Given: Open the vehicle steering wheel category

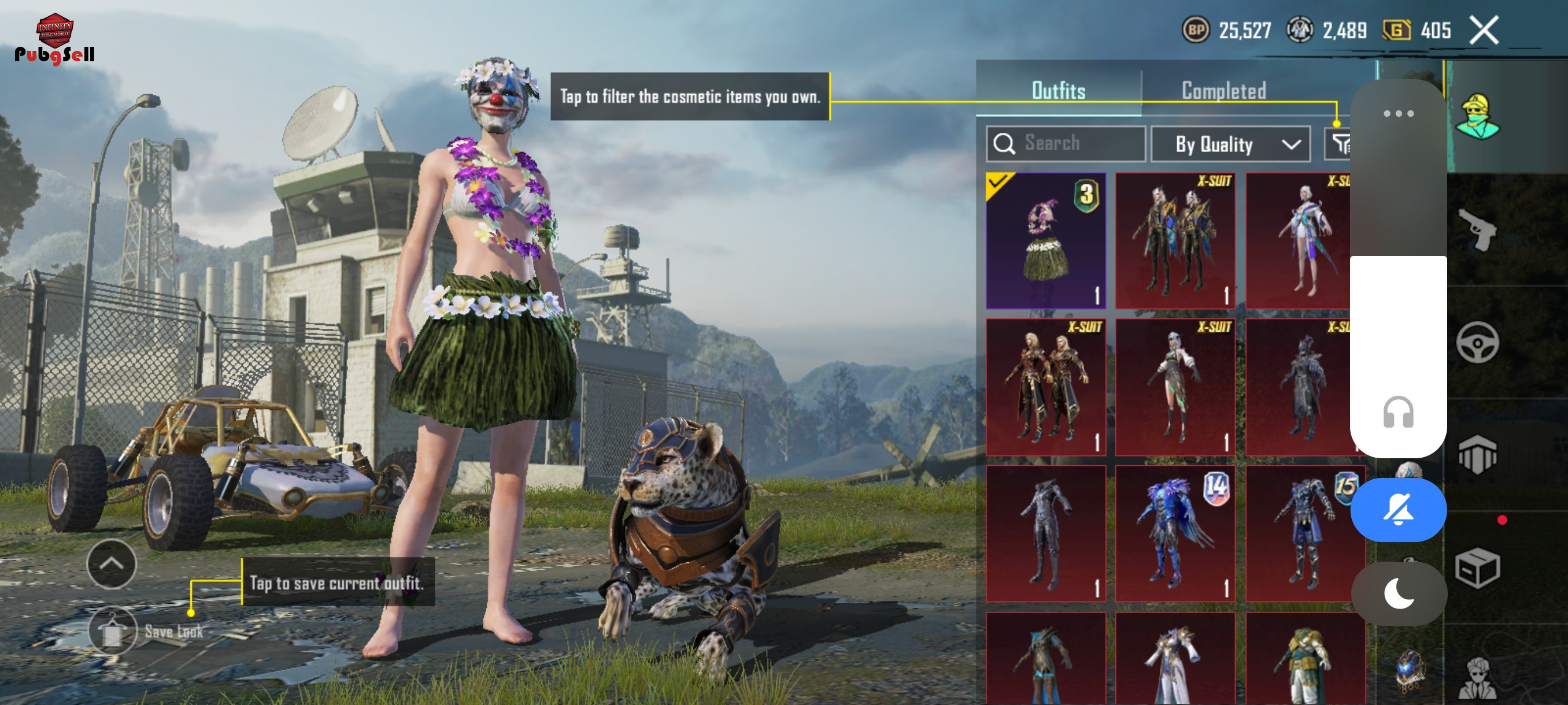Looking at the screenshot, I should [1477, 343].
